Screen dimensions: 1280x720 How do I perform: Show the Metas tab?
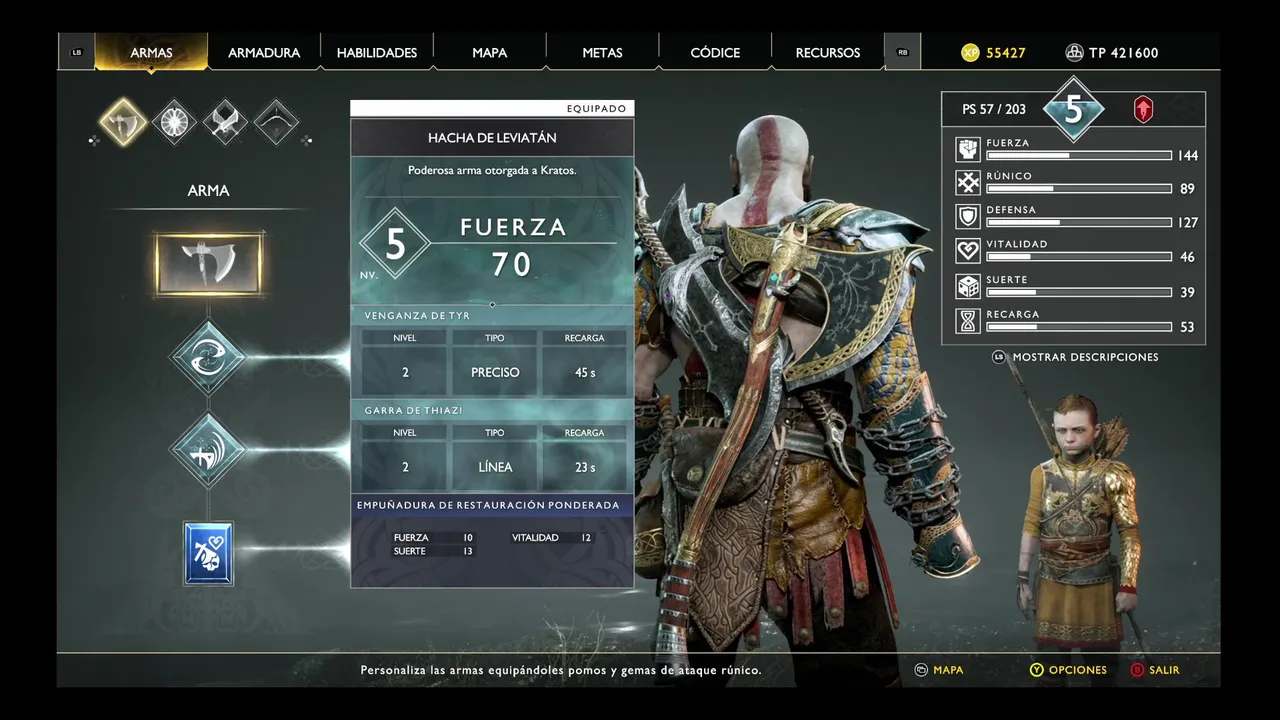602,53
